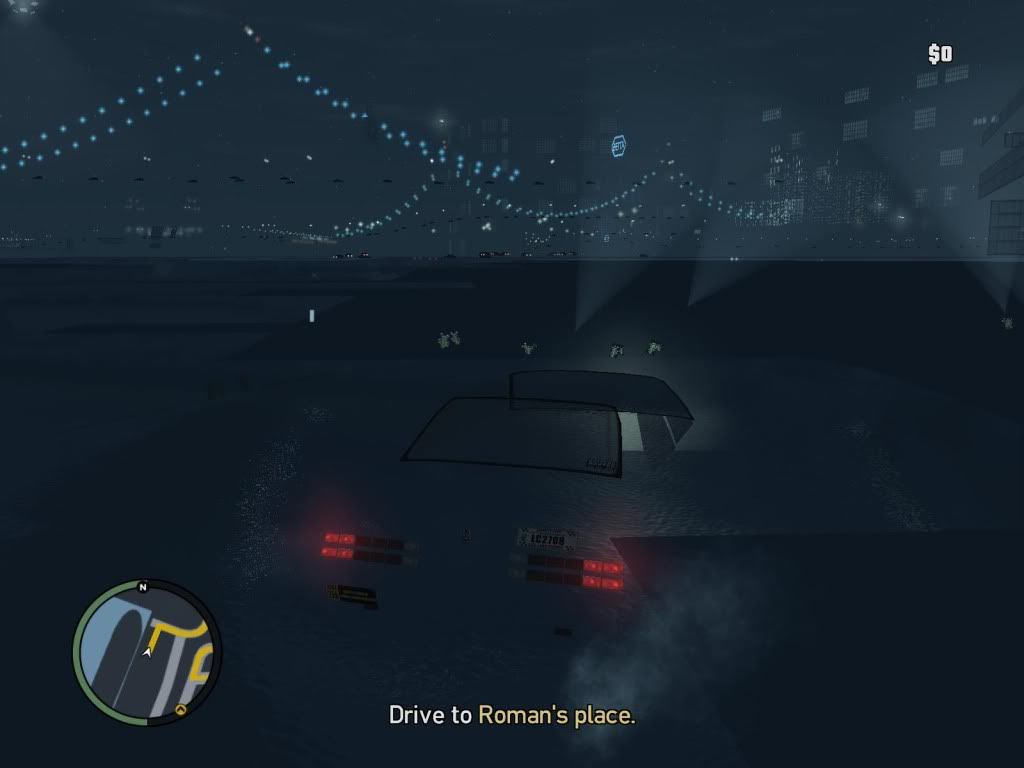Click the N compass marker on radar
Screen dimensions: 1024x768
[x=143, y=587]
